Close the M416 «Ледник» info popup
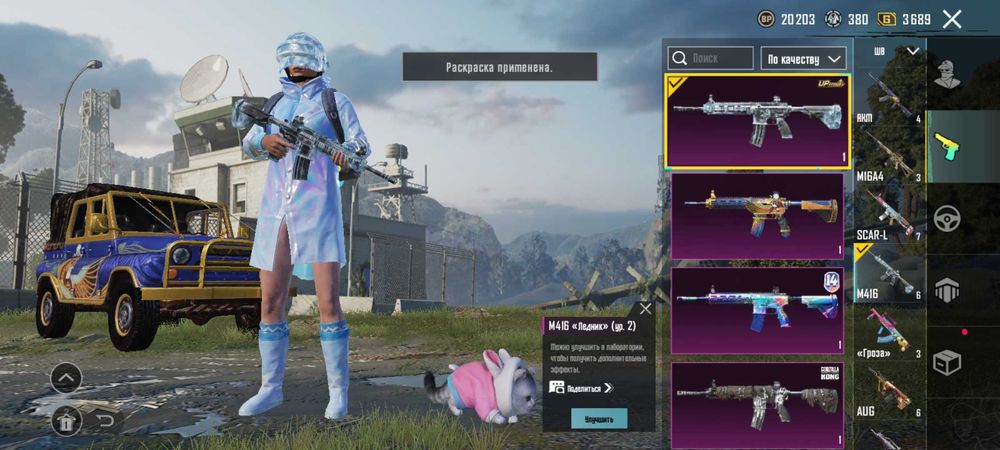The image size is (1000, 450). pos(645,309)
